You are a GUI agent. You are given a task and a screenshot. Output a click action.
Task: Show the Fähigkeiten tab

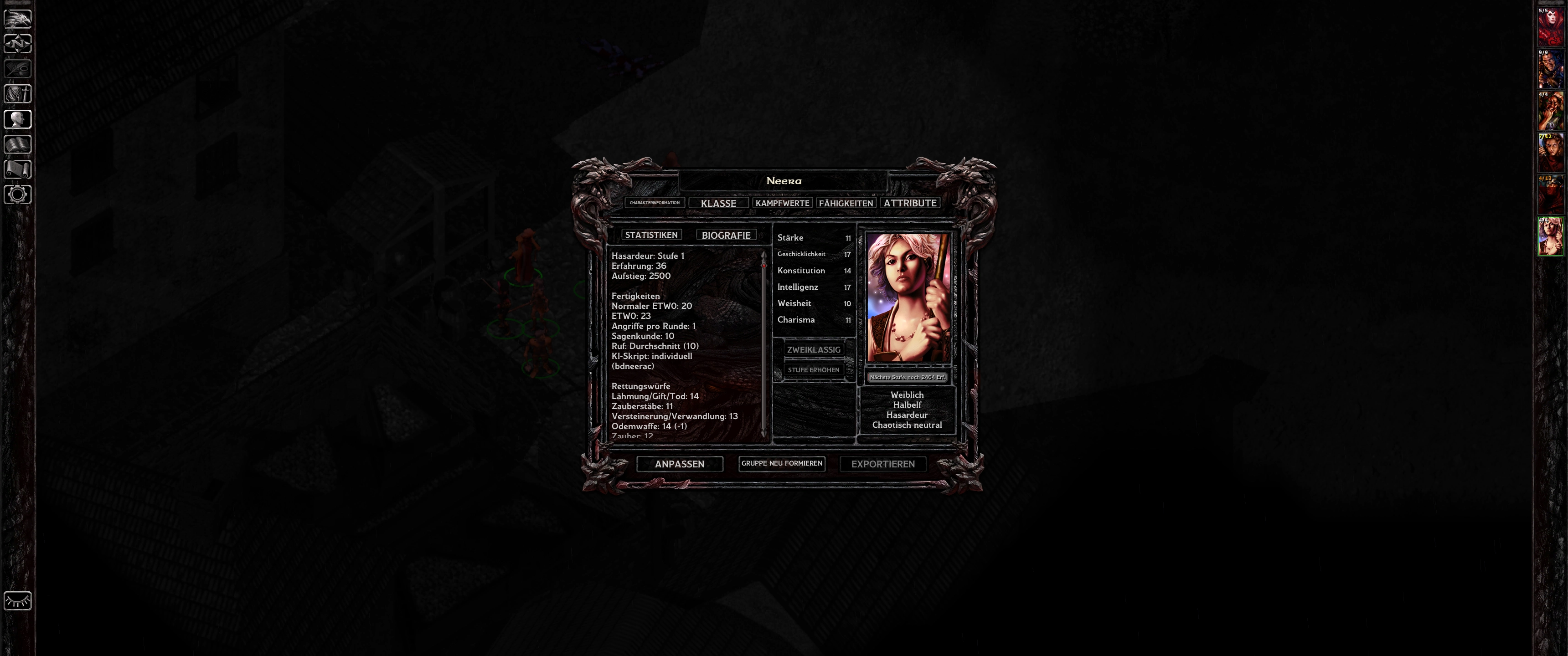tap(846, 203)
